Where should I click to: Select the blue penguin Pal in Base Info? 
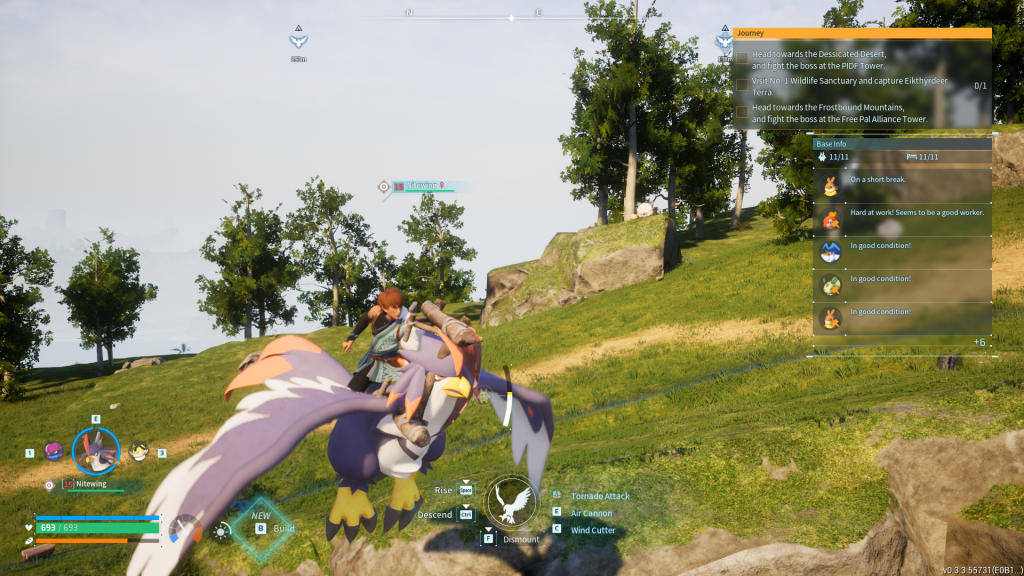832,251
